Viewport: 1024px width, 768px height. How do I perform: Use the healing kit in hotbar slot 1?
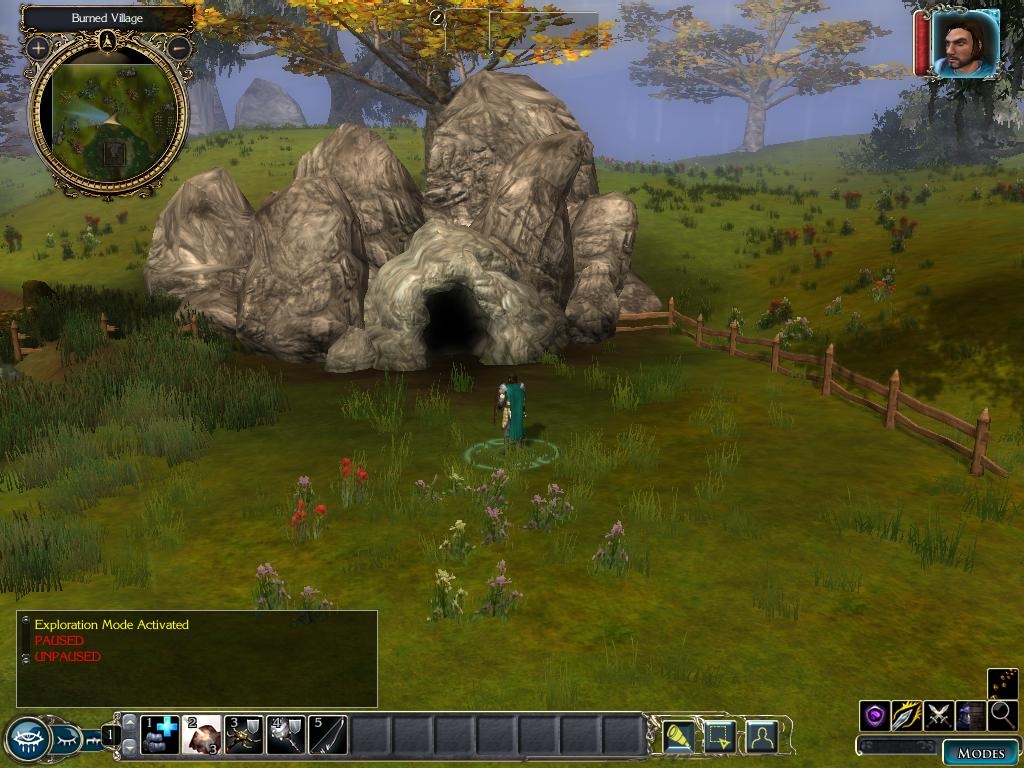[160, 735]
